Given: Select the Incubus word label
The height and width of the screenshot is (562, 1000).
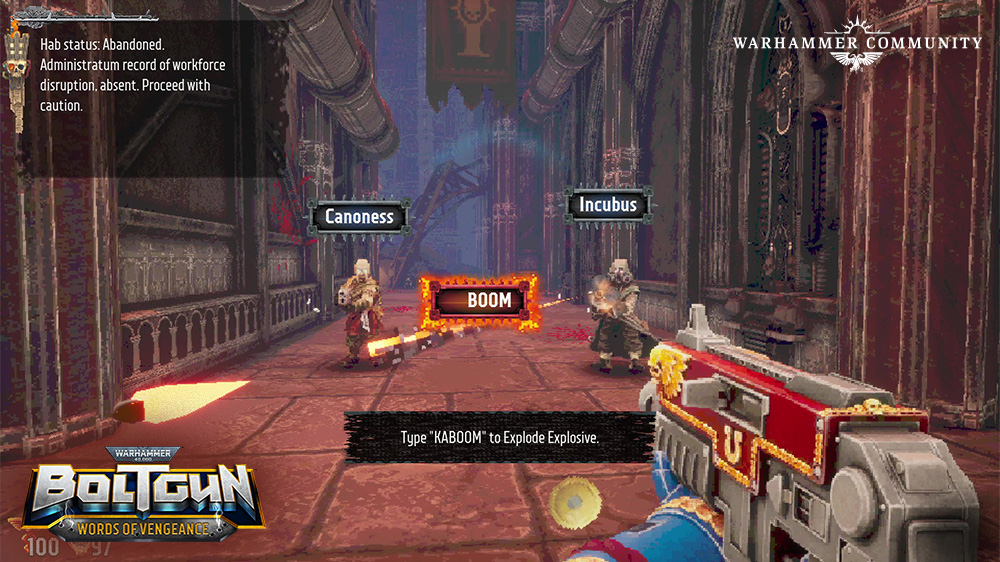Looking at the screenshot, I should pos(607,205).
